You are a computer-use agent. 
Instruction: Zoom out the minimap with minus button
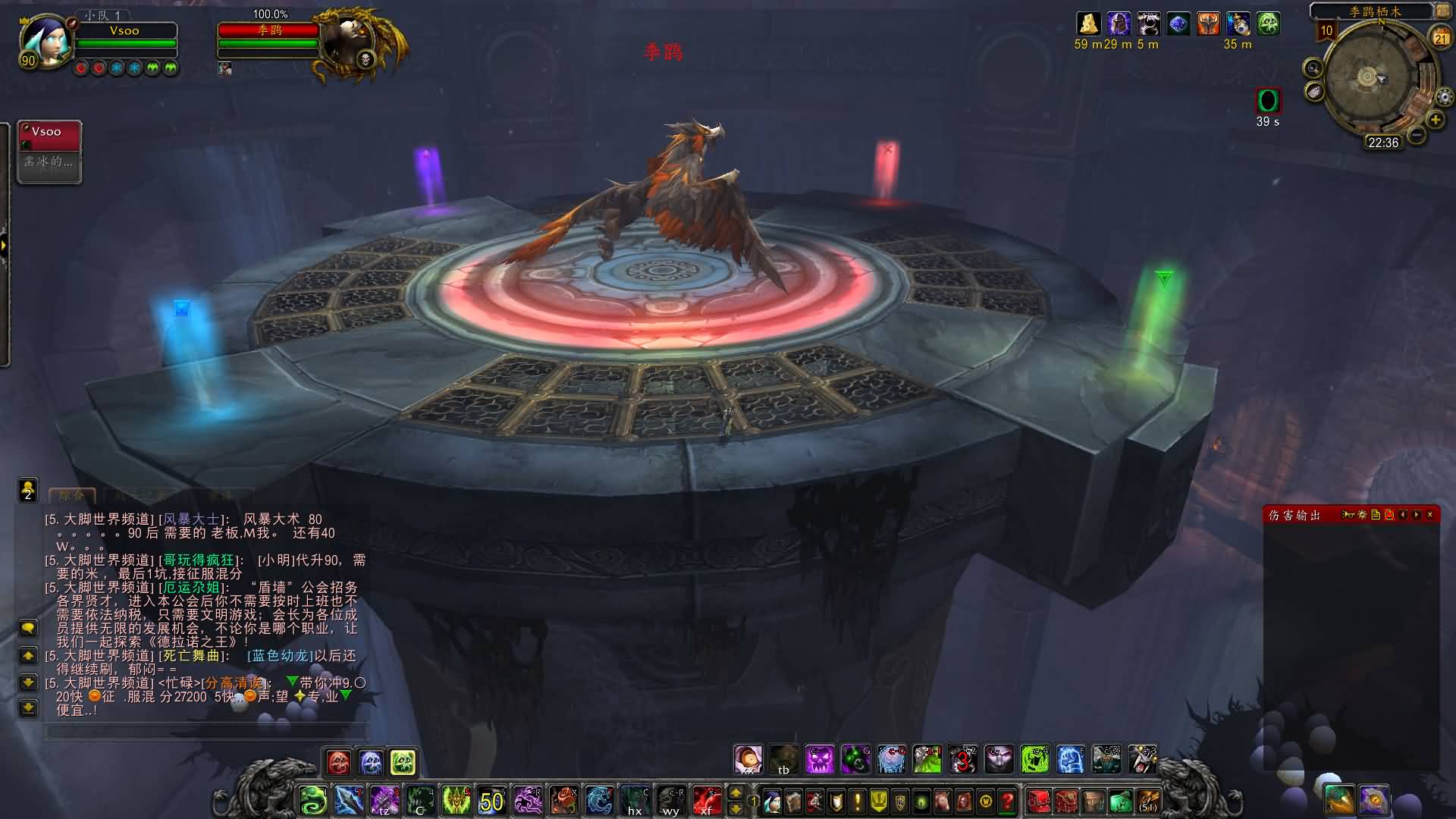1416,135
